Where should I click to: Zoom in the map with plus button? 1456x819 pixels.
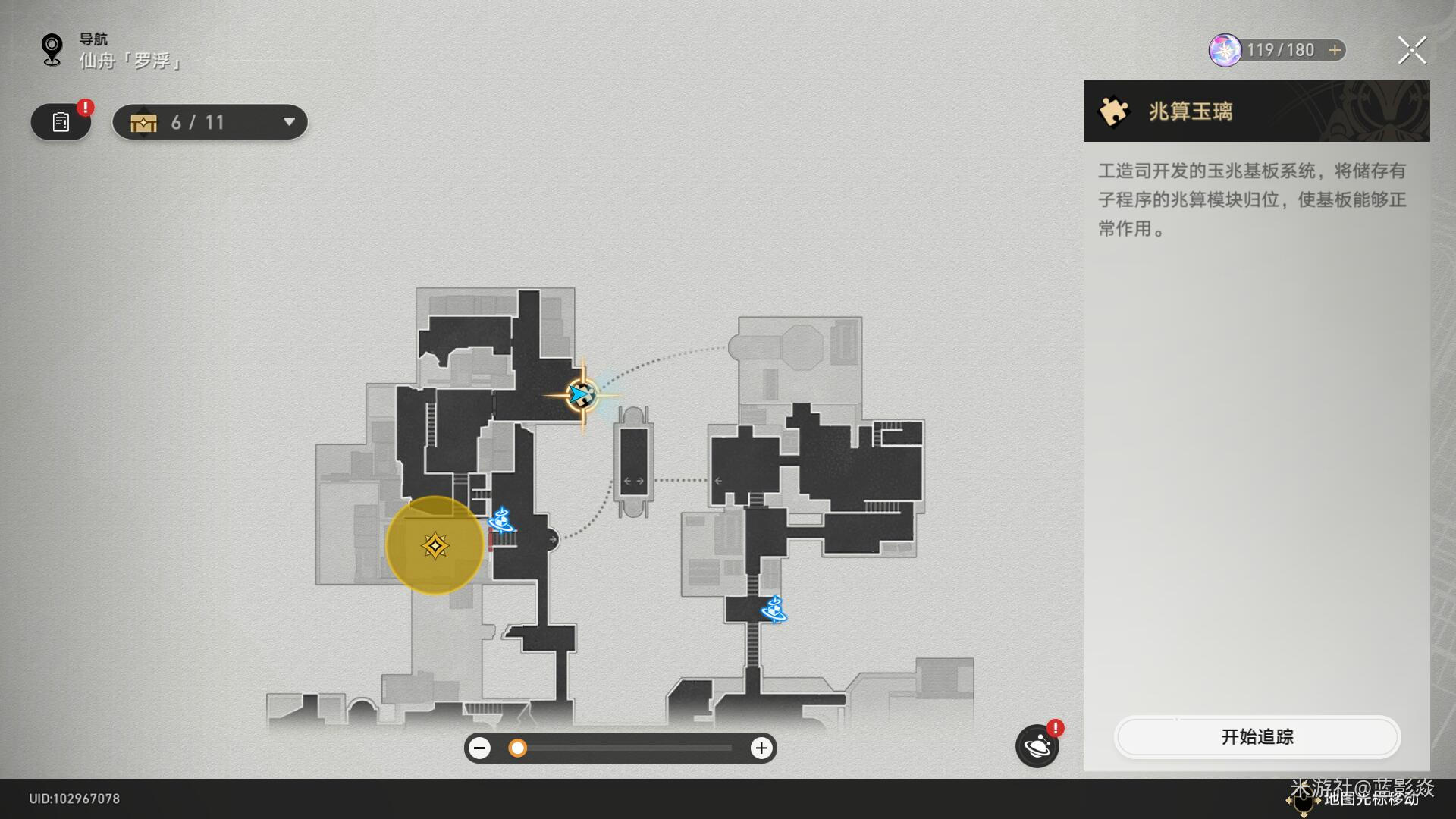[x=761, y=748]
